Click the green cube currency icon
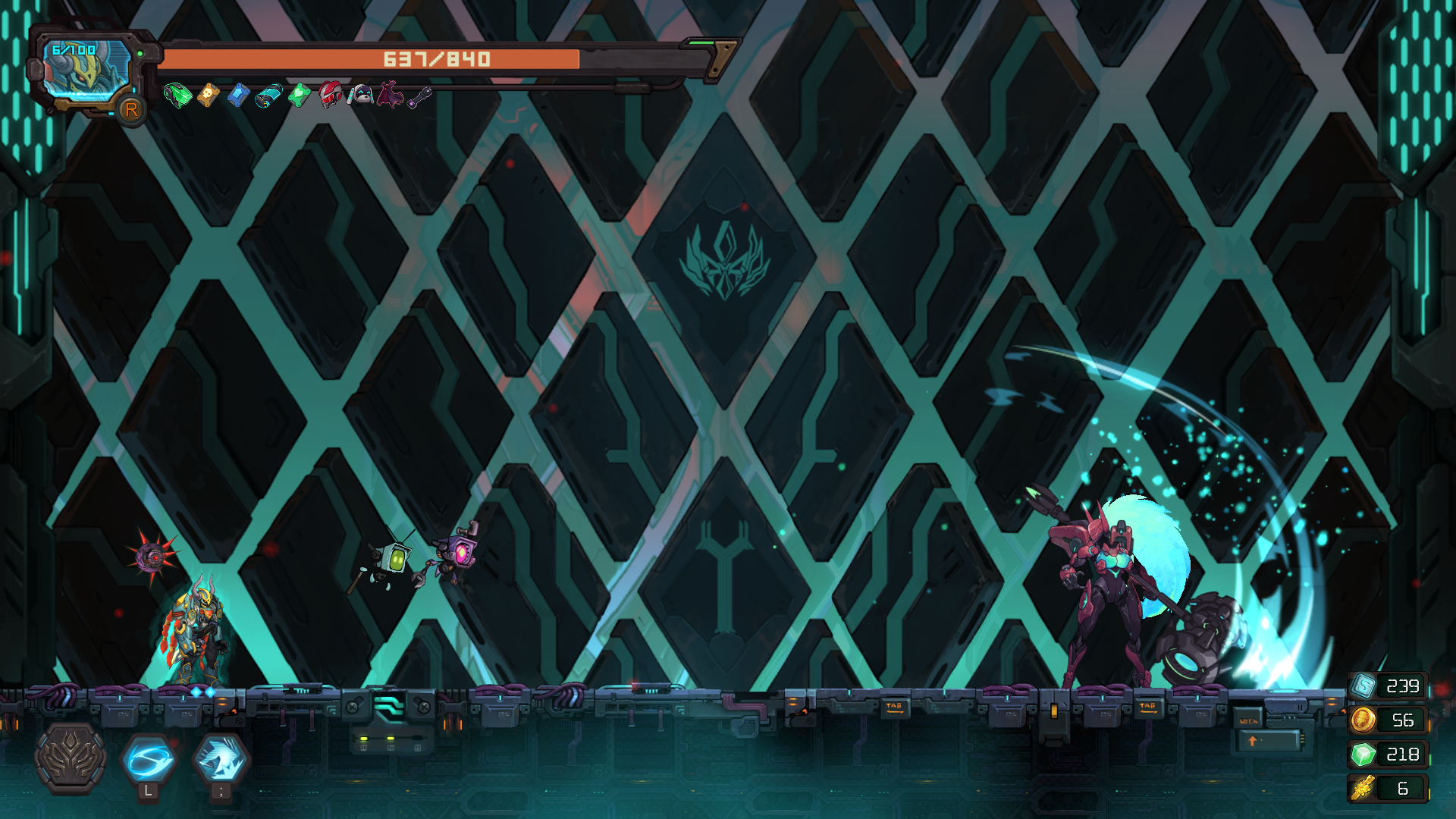The image size is (1456, 819). pos(1363,755)
